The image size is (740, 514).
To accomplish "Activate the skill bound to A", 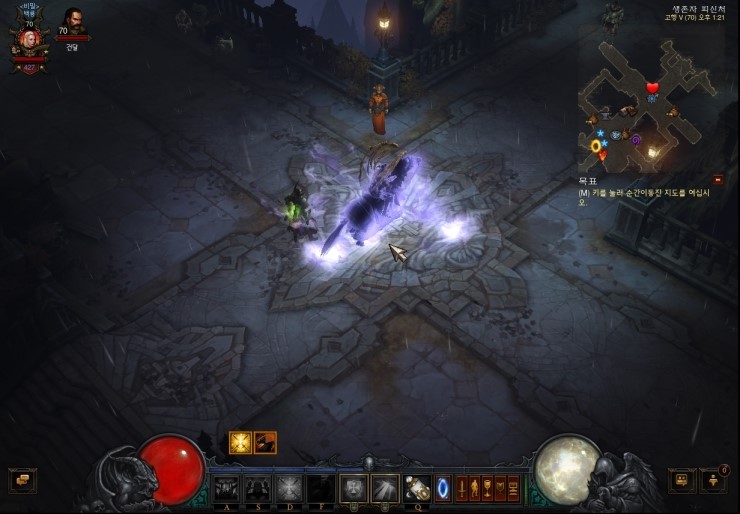I will coord(227,488).
